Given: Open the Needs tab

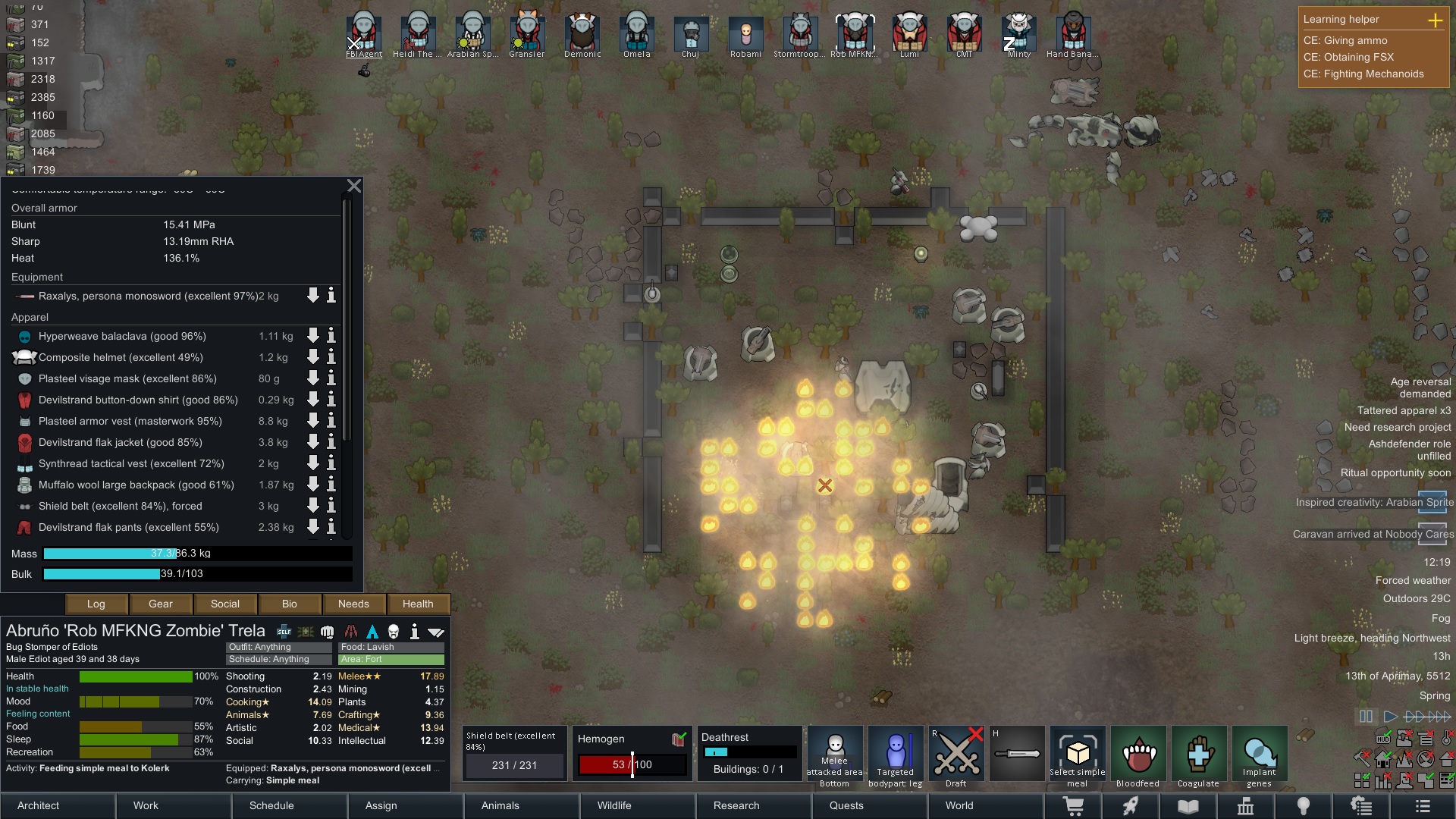Looking at the screenshot, I should tap(353, 604).
